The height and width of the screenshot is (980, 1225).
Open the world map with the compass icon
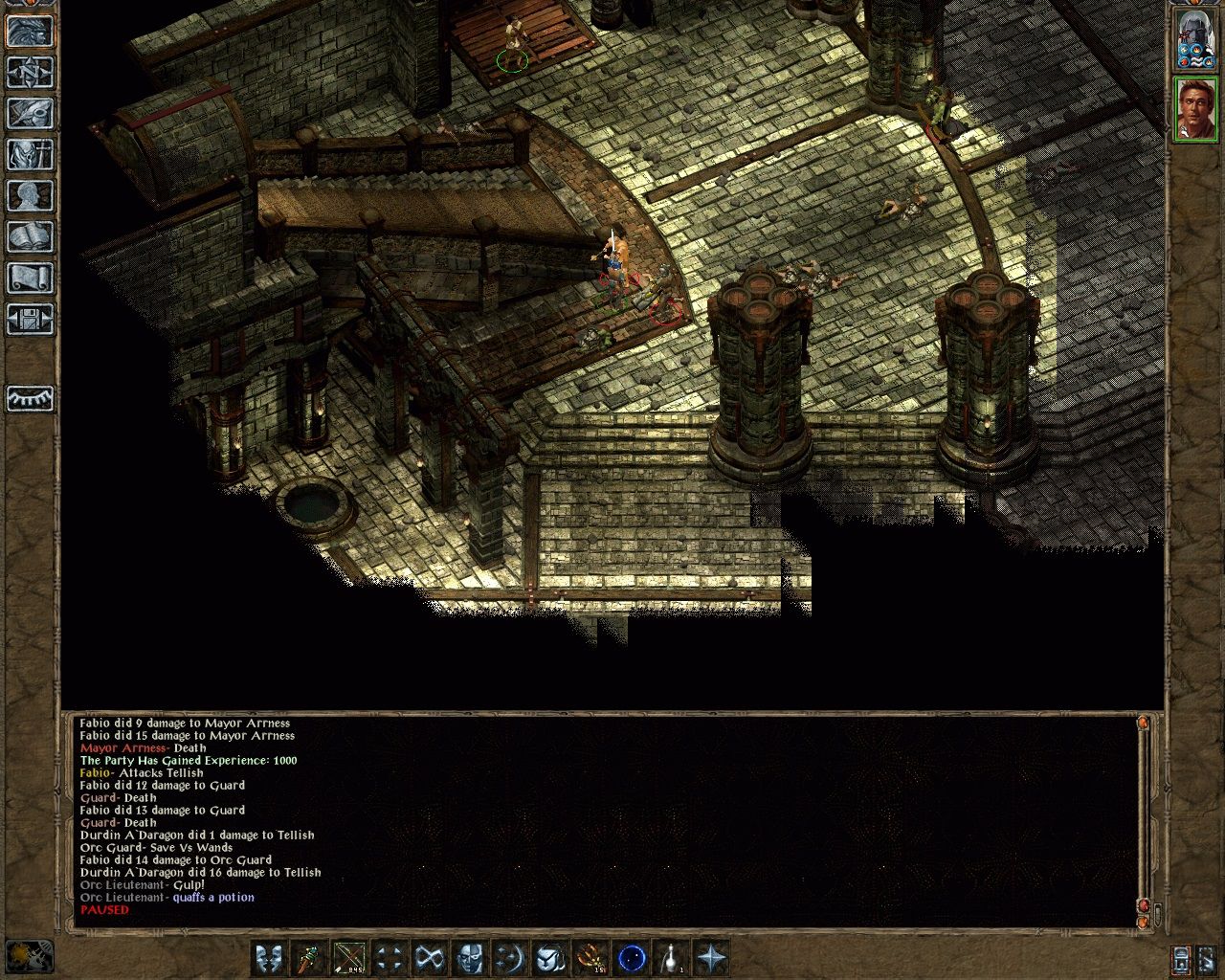pyautogui.click(x=29, y=74)
